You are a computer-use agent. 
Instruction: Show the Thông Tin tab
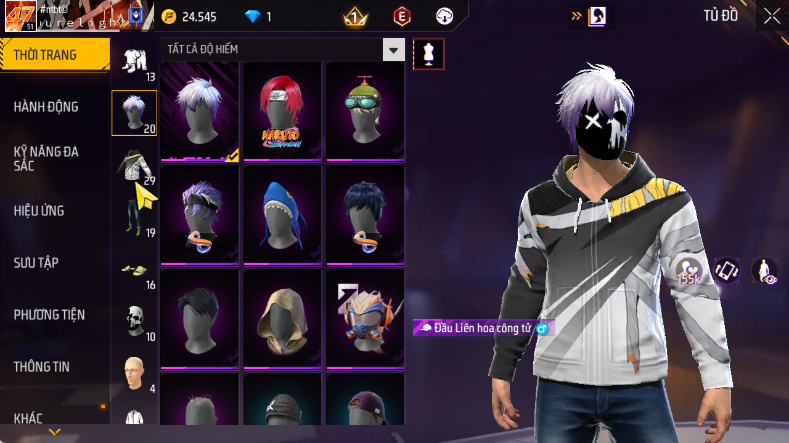tap(42, 366)
